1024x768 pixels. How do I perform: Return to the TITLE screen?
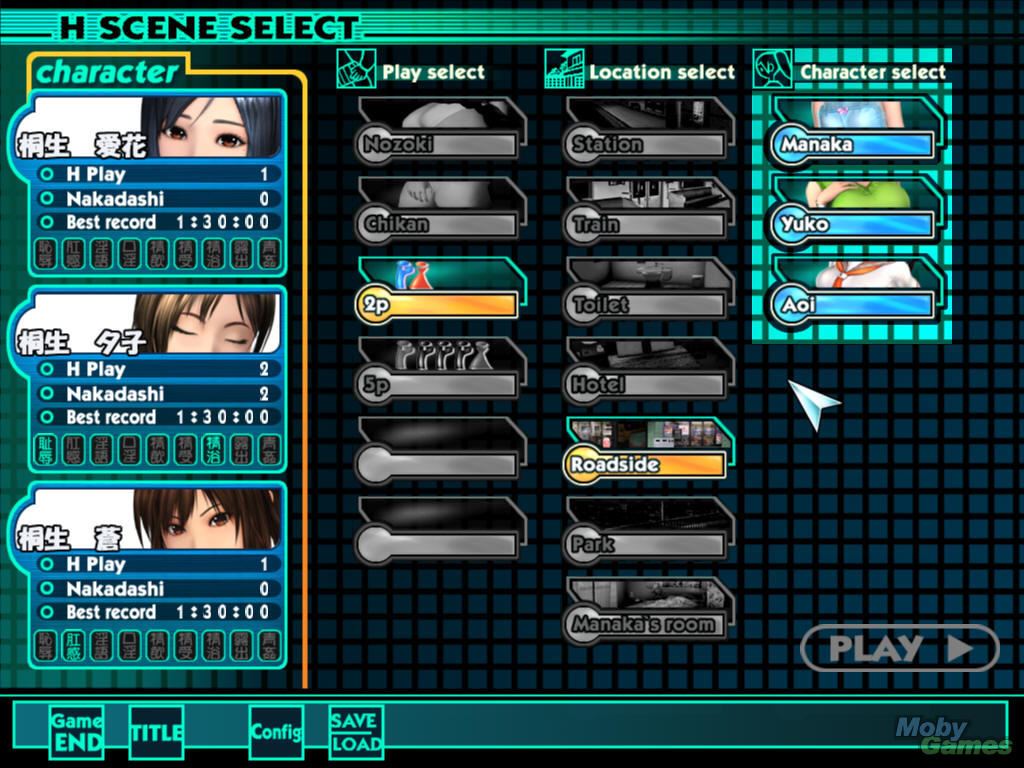click(x=157, y=732)
